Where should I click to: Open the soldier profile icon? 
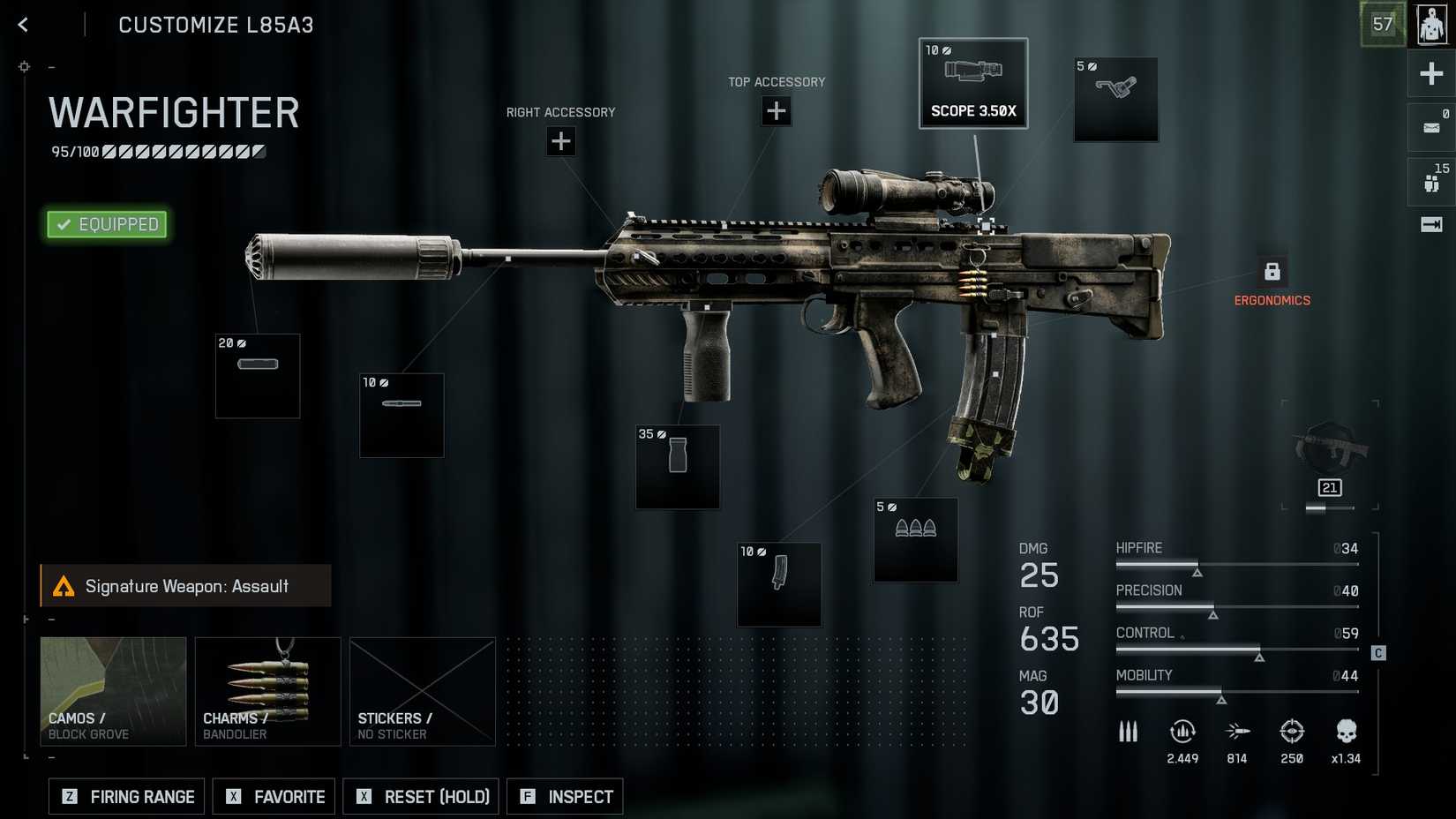1430,24
